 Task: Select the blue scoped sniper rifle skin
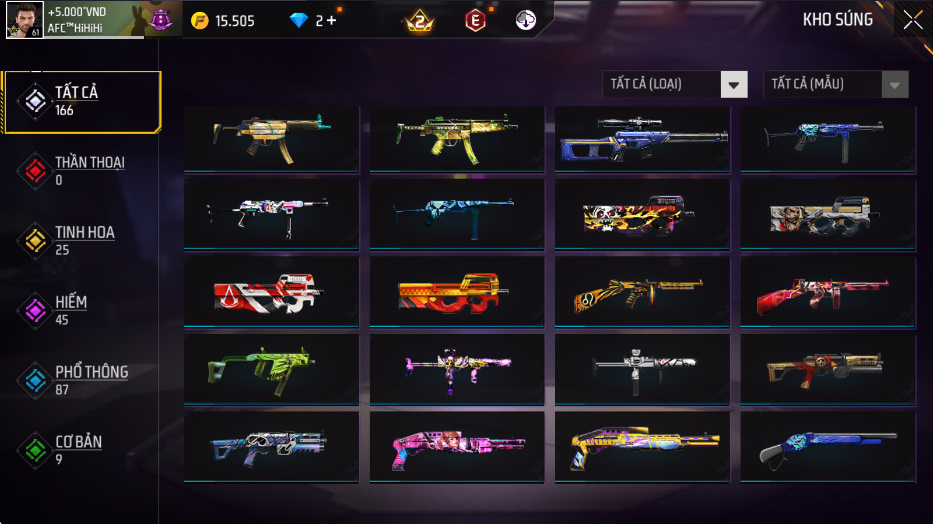pos(642,139)
